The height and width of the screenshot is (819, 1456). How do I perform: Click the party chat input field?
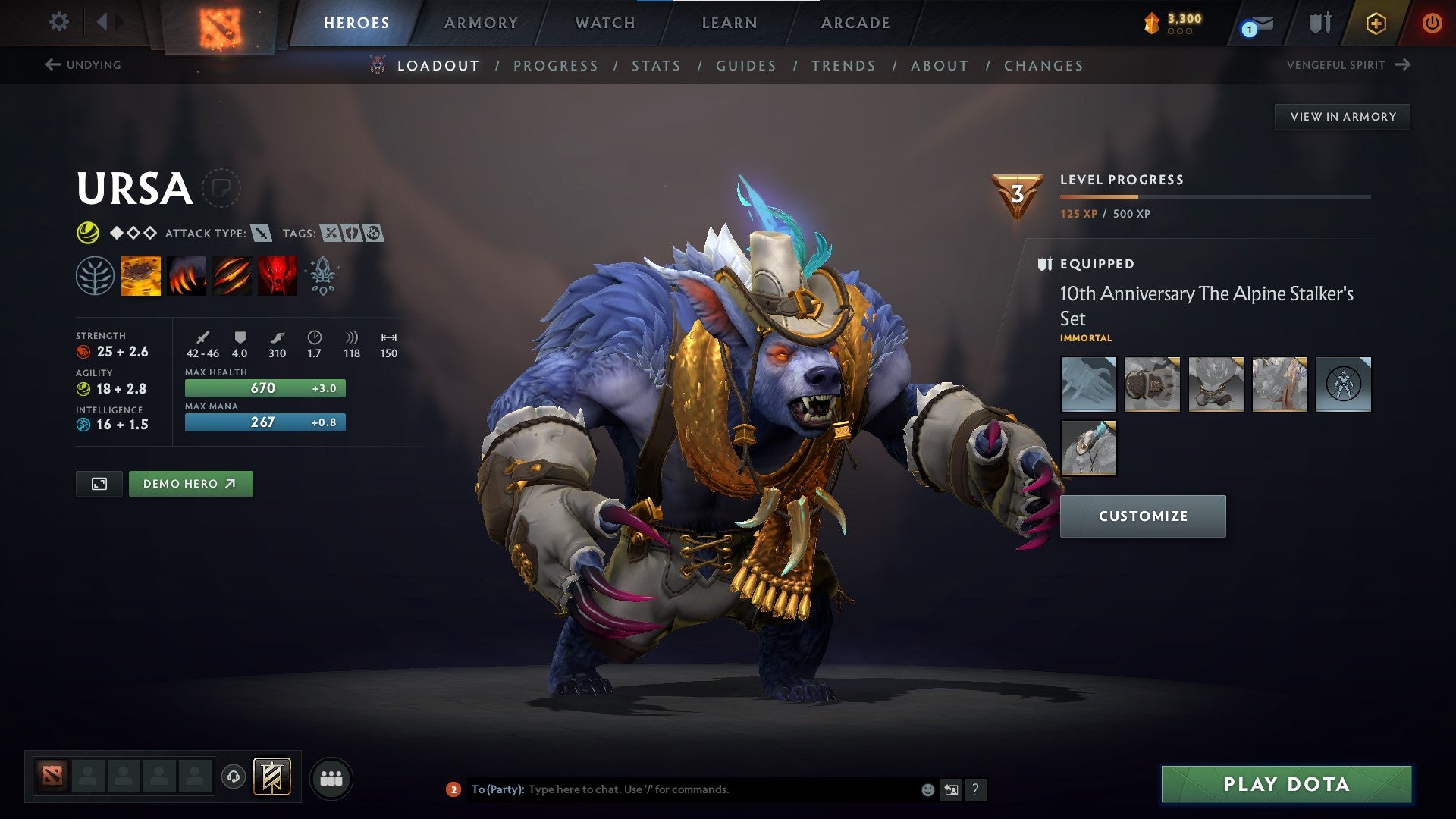click(x=682, y=789)
